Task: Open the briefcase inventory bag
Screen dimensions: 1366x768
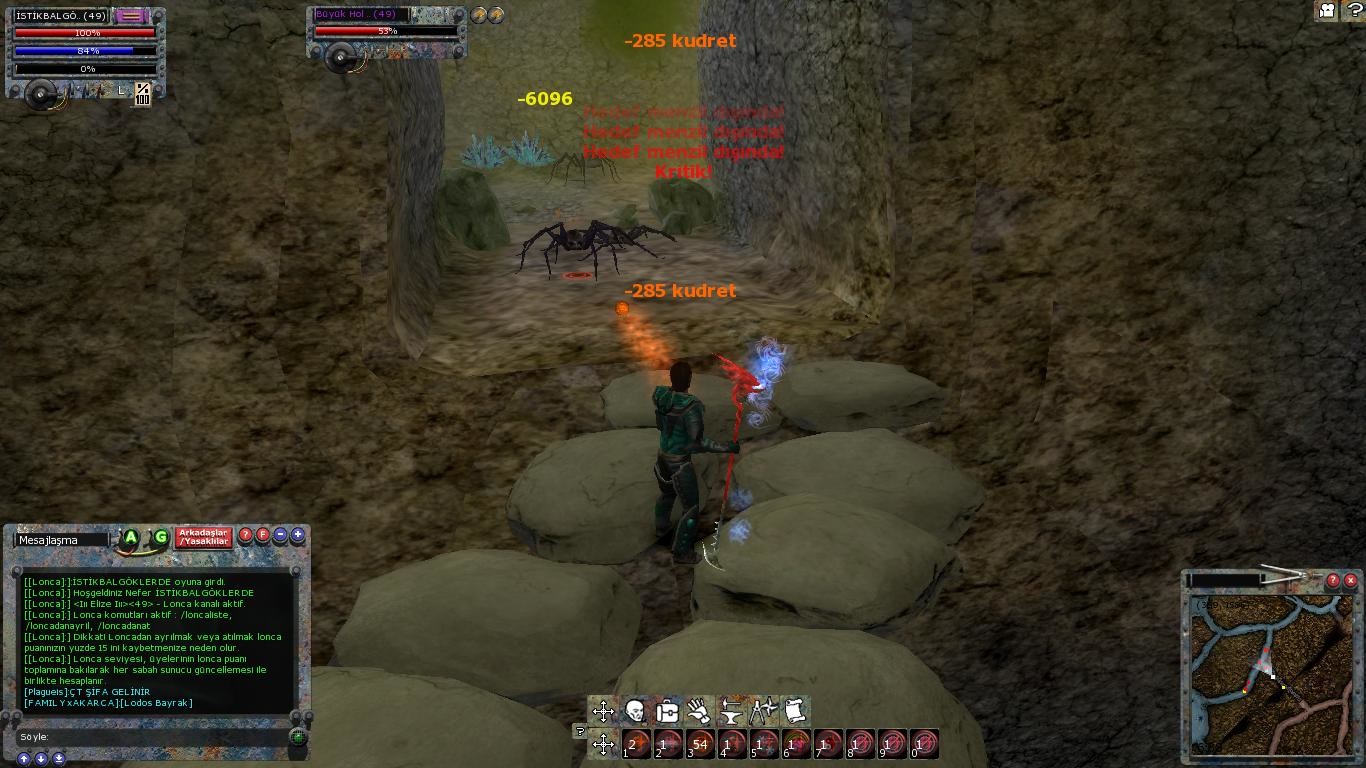Action: coord(667,711)
